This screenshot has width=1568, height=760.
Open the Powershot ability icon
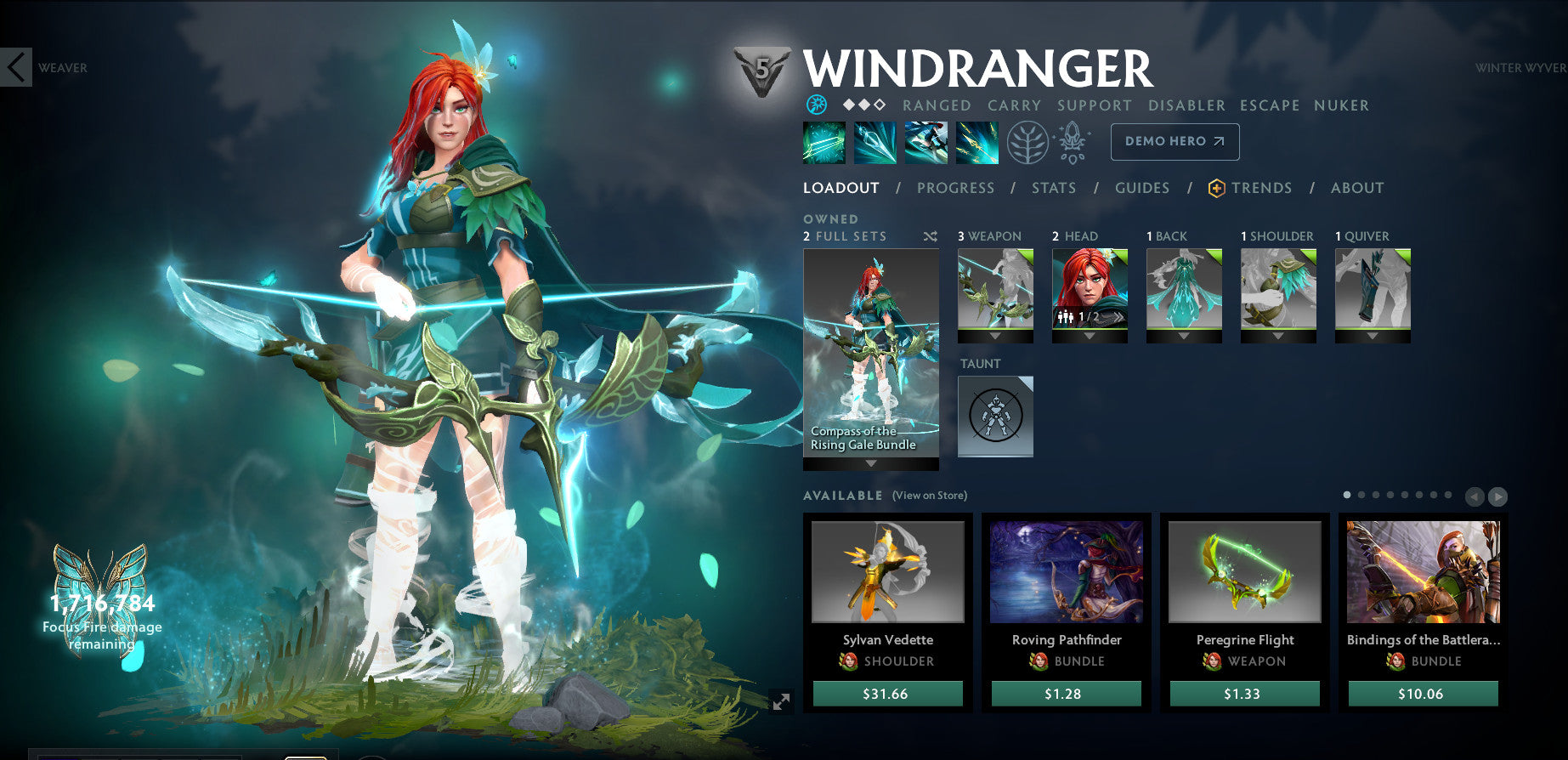pyautogui.click(x=875, y=142)
